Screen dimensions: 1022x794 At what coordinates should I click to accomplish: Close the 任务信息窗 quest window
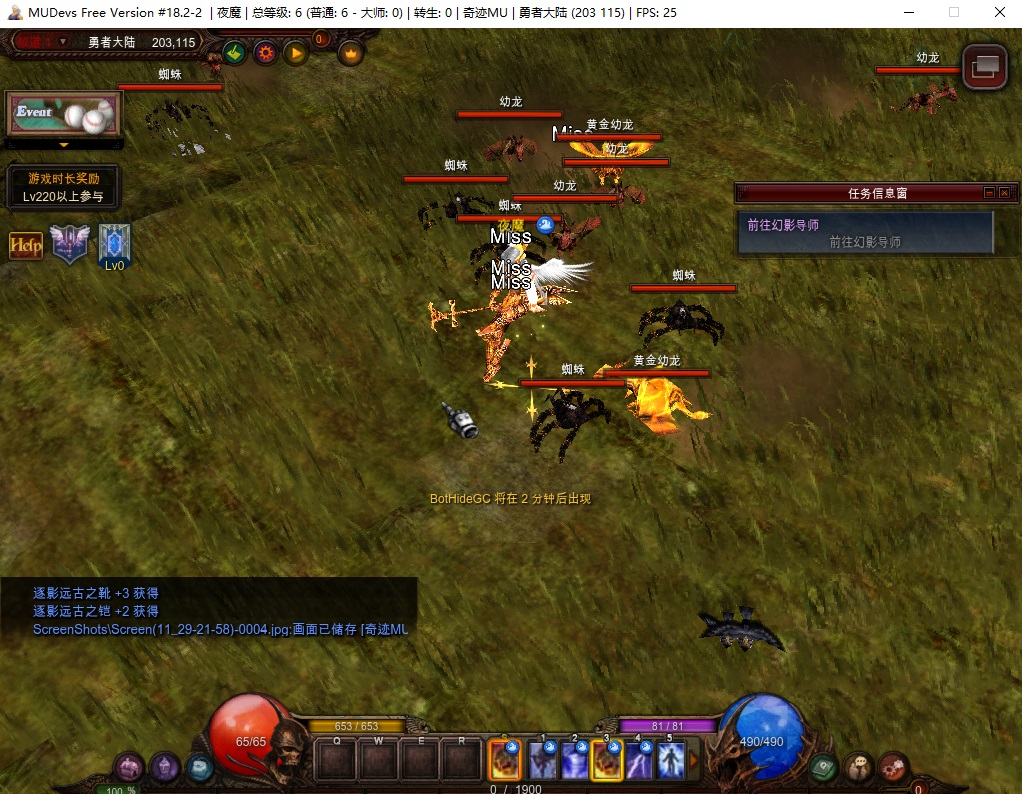[1005, 193]
